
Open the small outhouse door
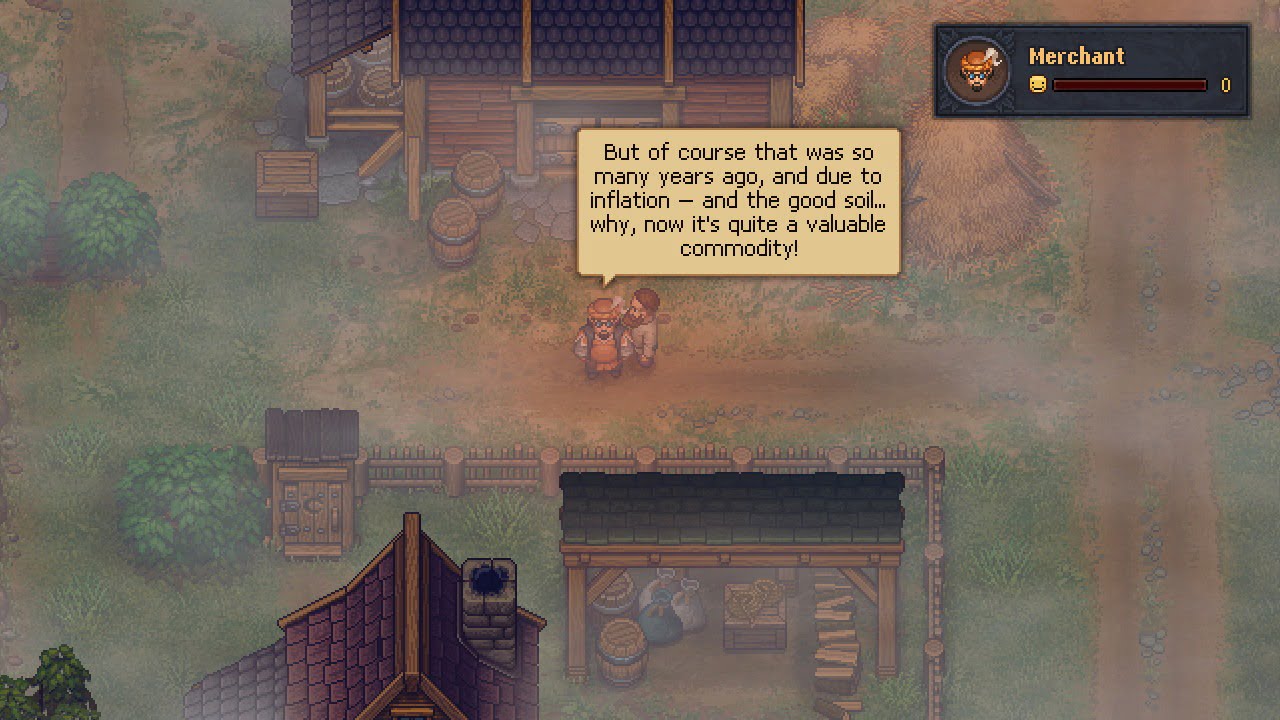pyautogui.click(x=313, y=510)
